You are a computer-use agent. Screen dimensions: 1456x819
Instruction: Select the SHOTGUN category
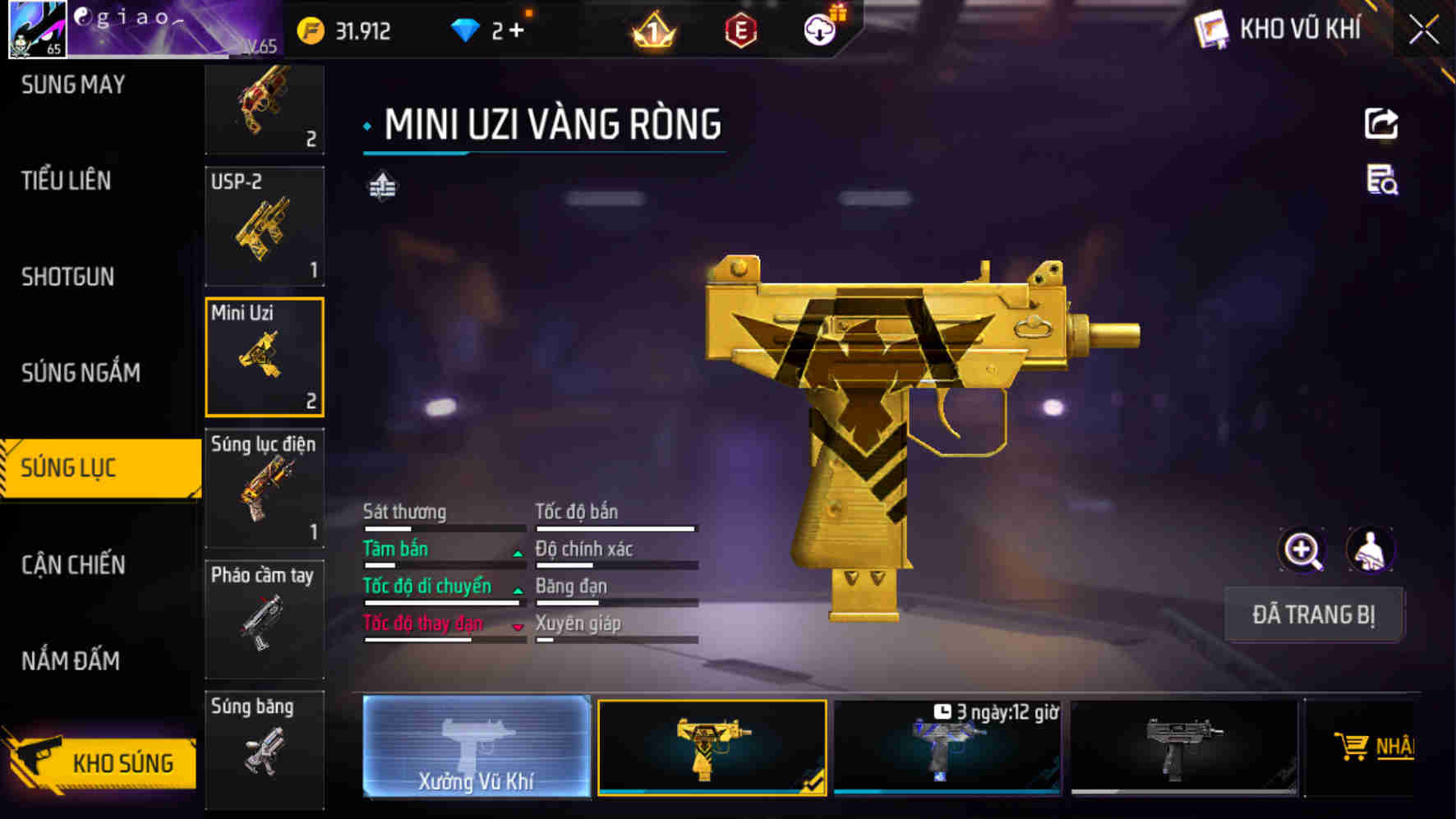point(68,277)
